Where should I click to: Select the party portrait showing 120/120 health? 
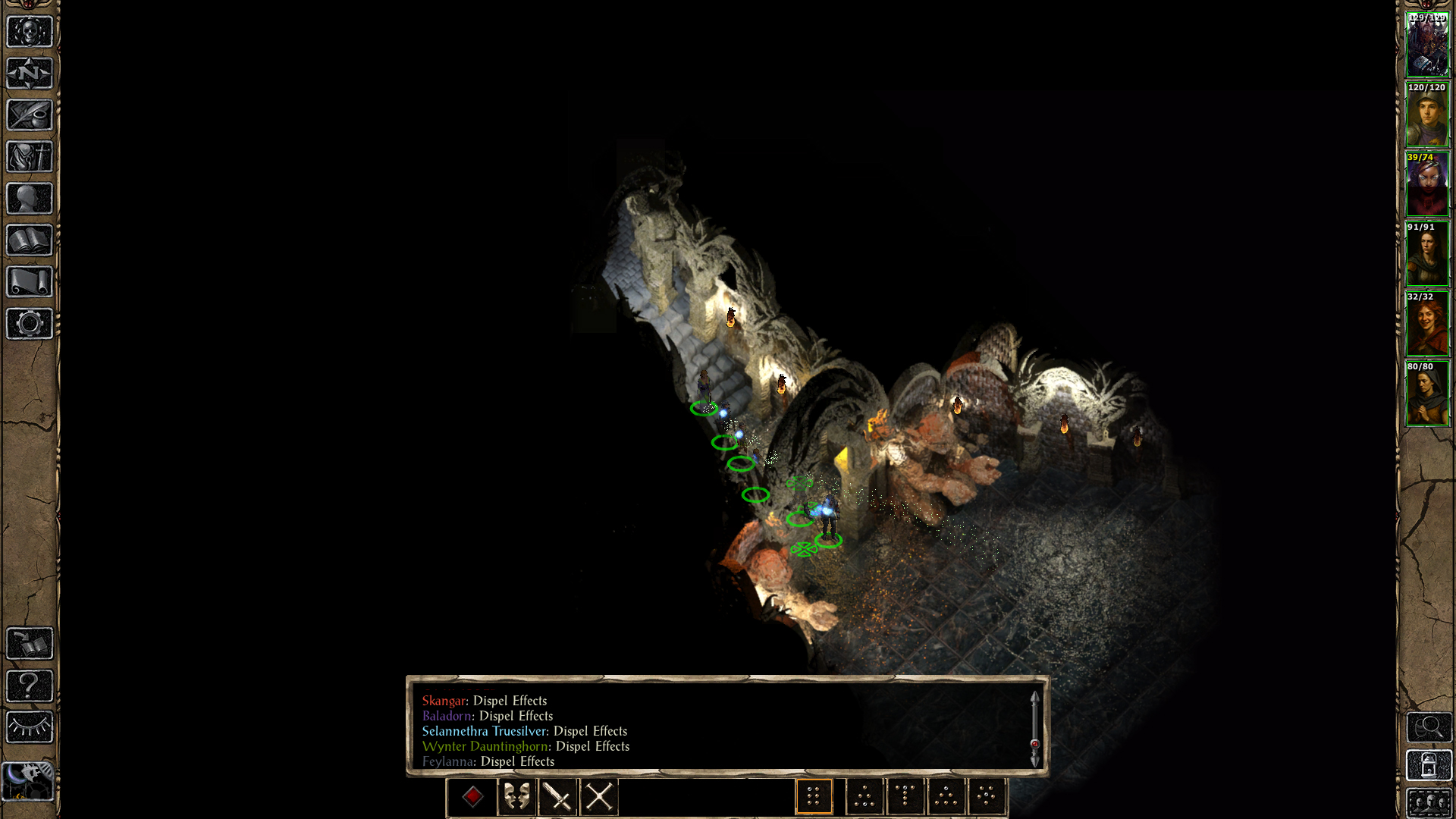[1427, 115]
